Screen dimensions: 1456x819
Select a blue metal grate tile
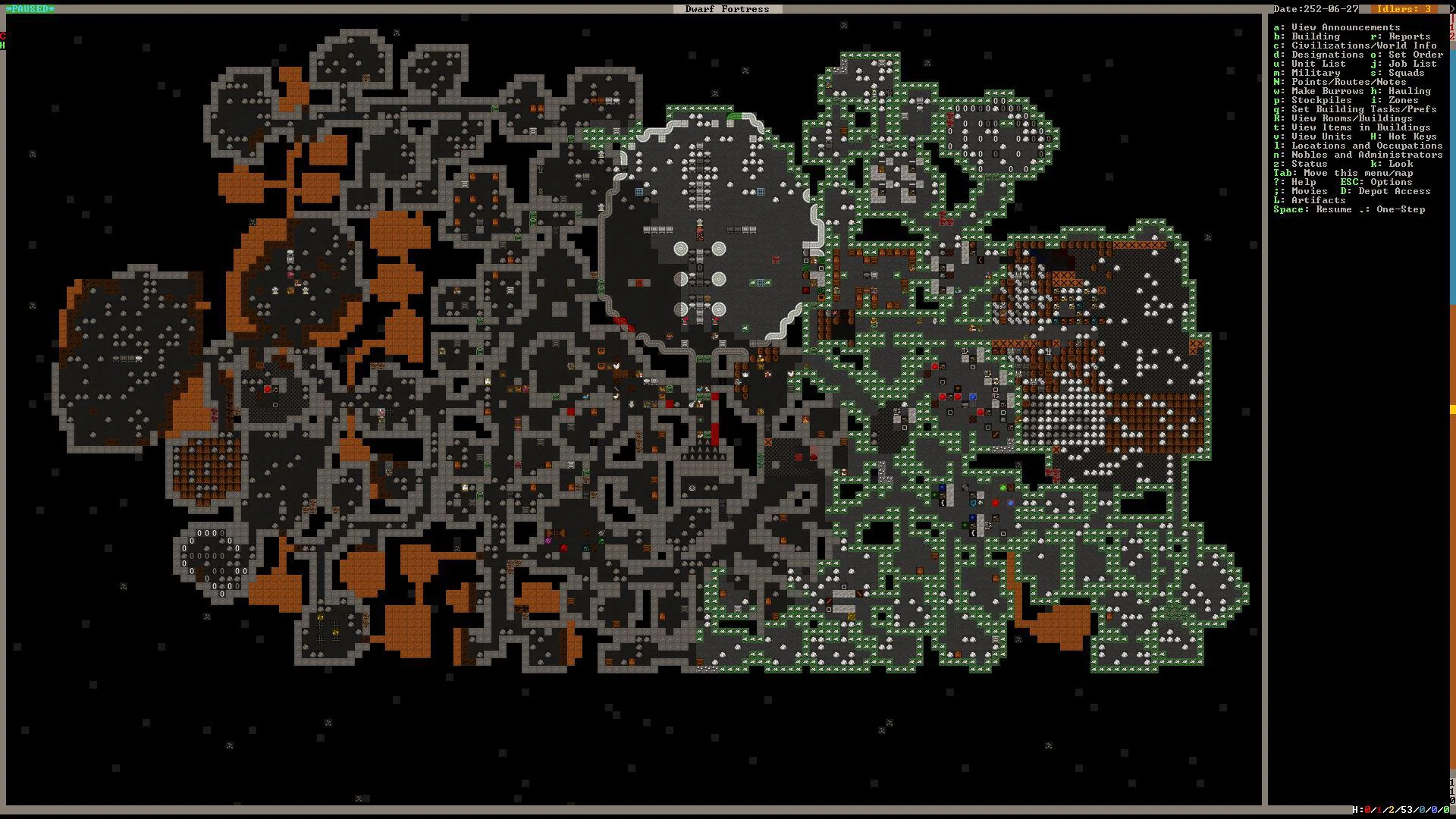coord(759,190)
